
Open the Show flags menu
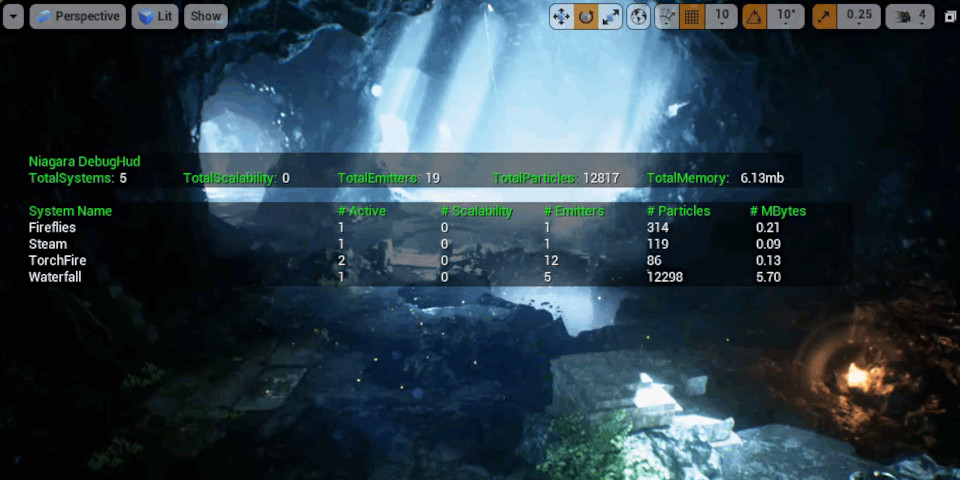pyautogui.click(x=206, y=16)
